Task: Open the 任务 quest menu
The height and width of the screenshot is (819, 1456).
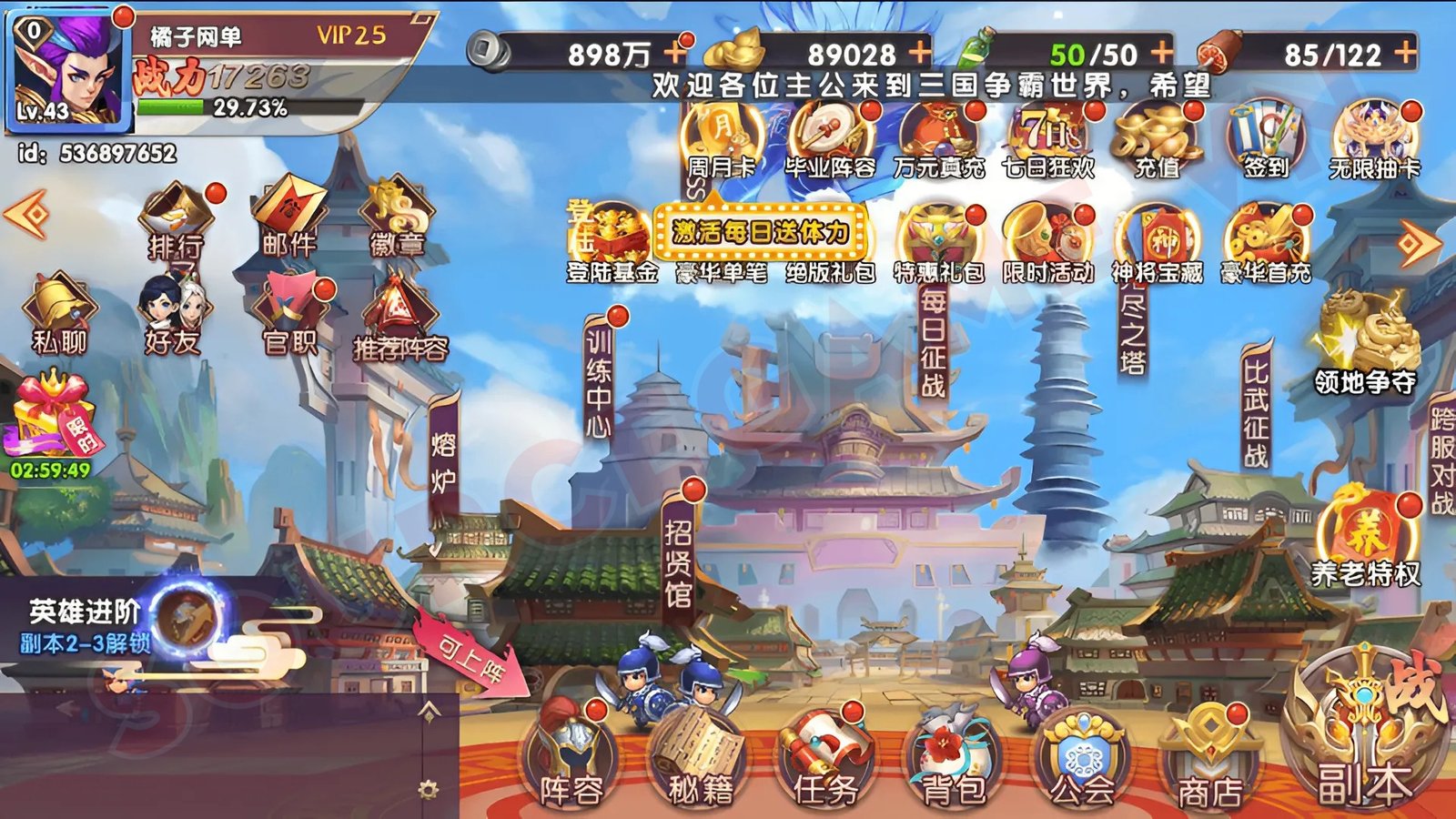Action: [825, 760]
